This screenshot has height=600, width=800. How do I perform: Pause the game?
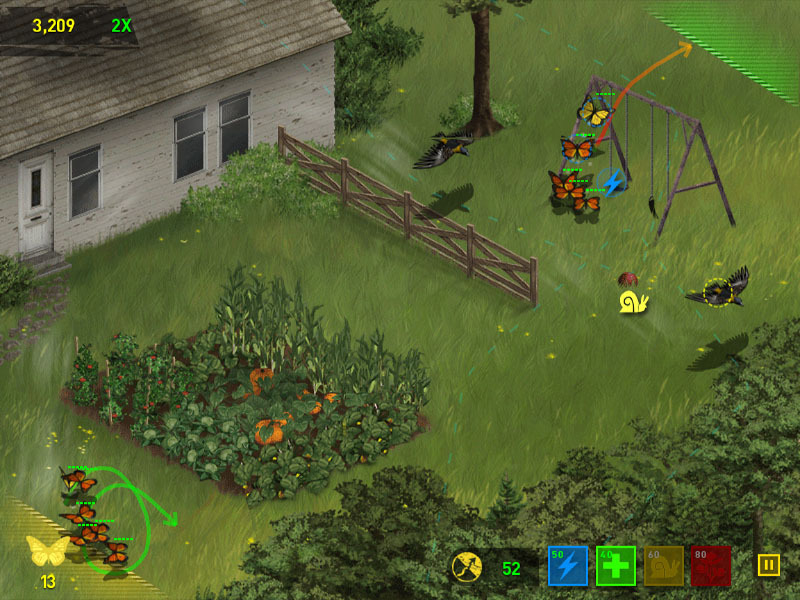click(x=768, y=565)
